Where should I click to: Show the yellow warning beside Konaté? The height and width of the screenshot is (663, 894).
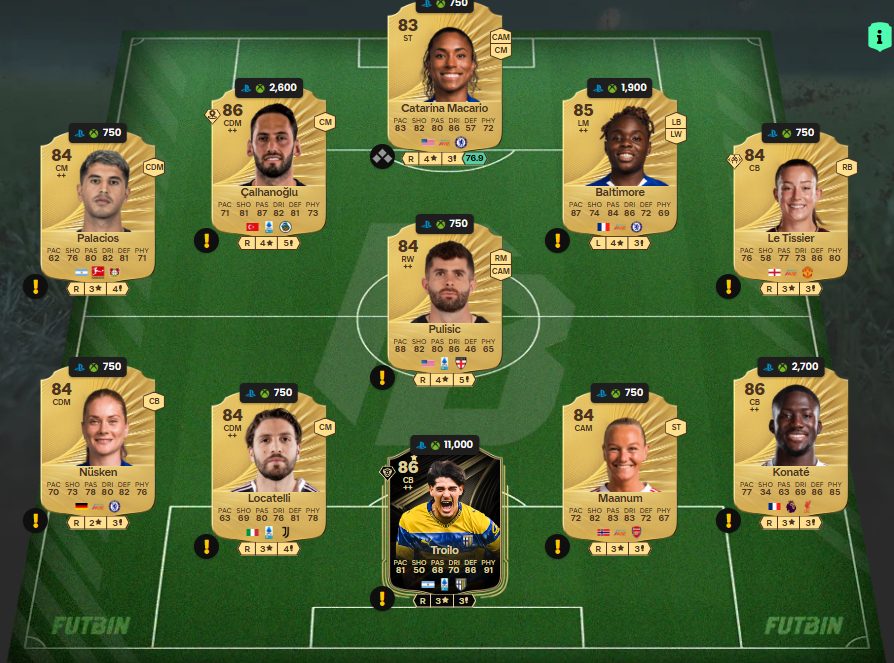[x=729, y=520]
